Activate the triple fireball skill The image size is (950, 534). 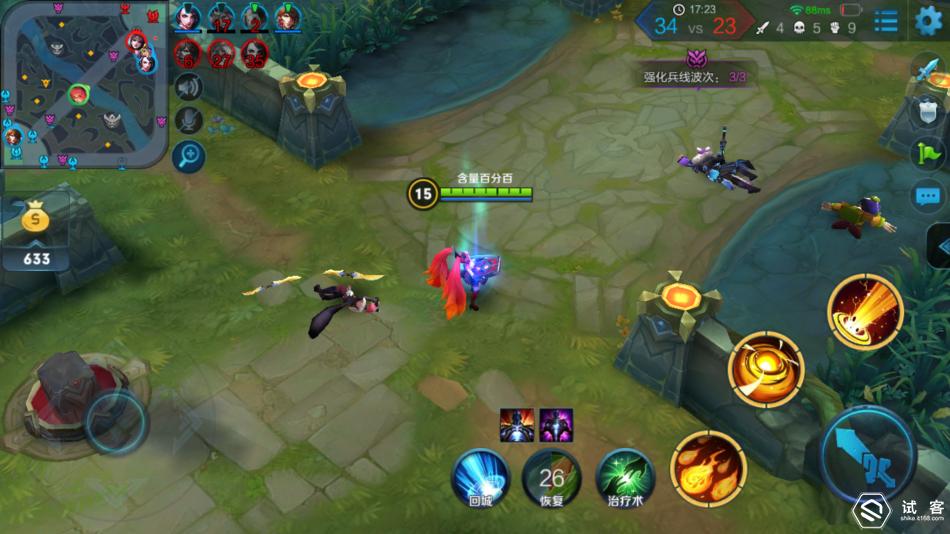(708, 467)
